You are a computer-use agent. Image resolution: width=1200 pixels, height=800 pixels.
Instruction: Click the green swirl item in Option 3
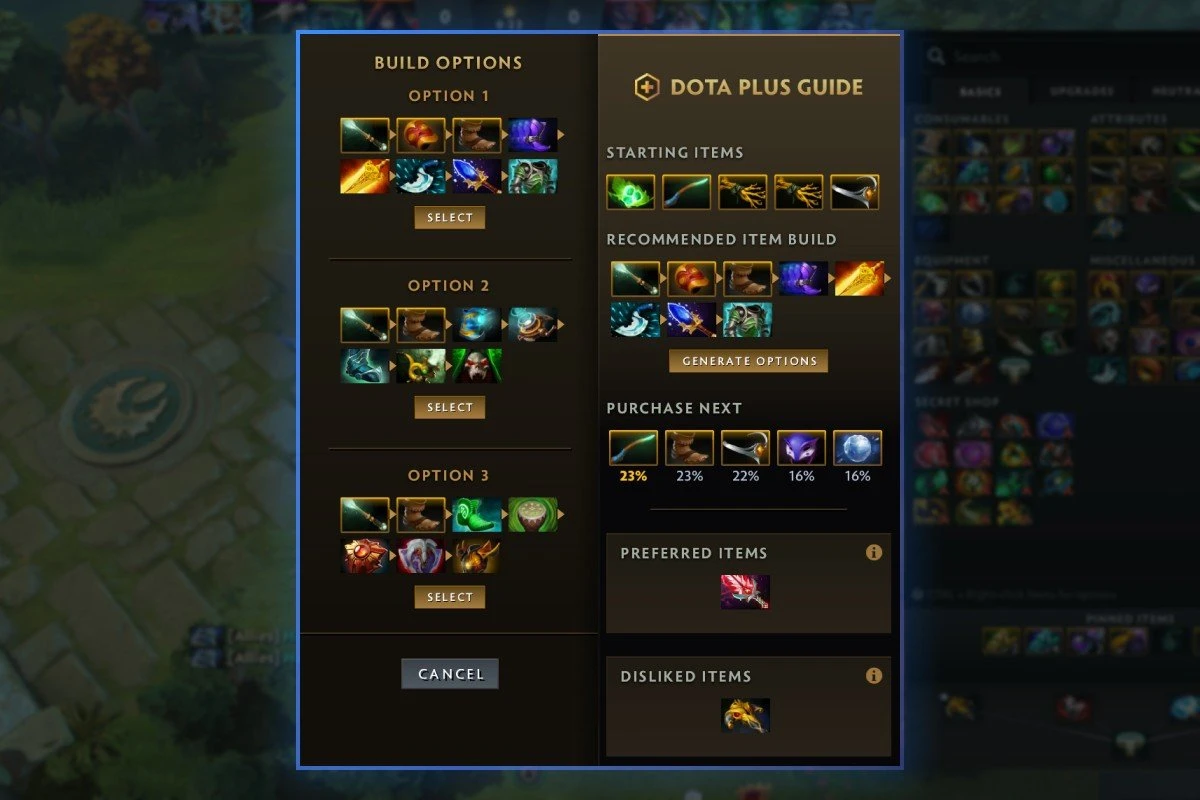[477, 515]
